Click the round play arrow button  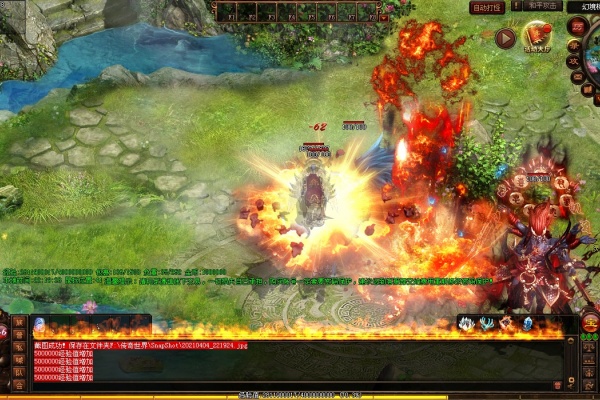point(505,38)
